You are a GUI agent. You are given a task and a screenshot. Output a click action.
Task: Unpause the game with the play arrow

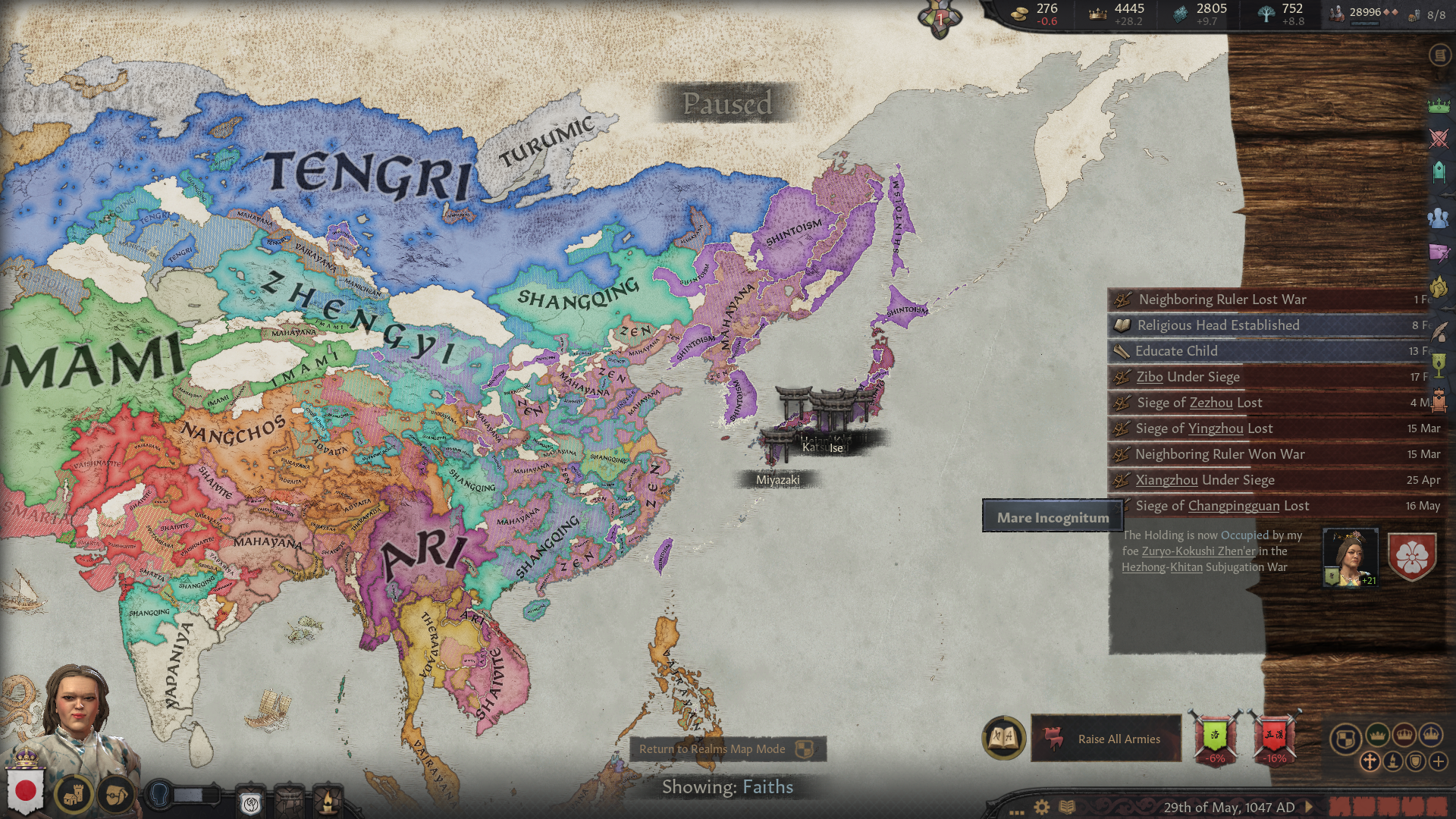pos(1309,807)
